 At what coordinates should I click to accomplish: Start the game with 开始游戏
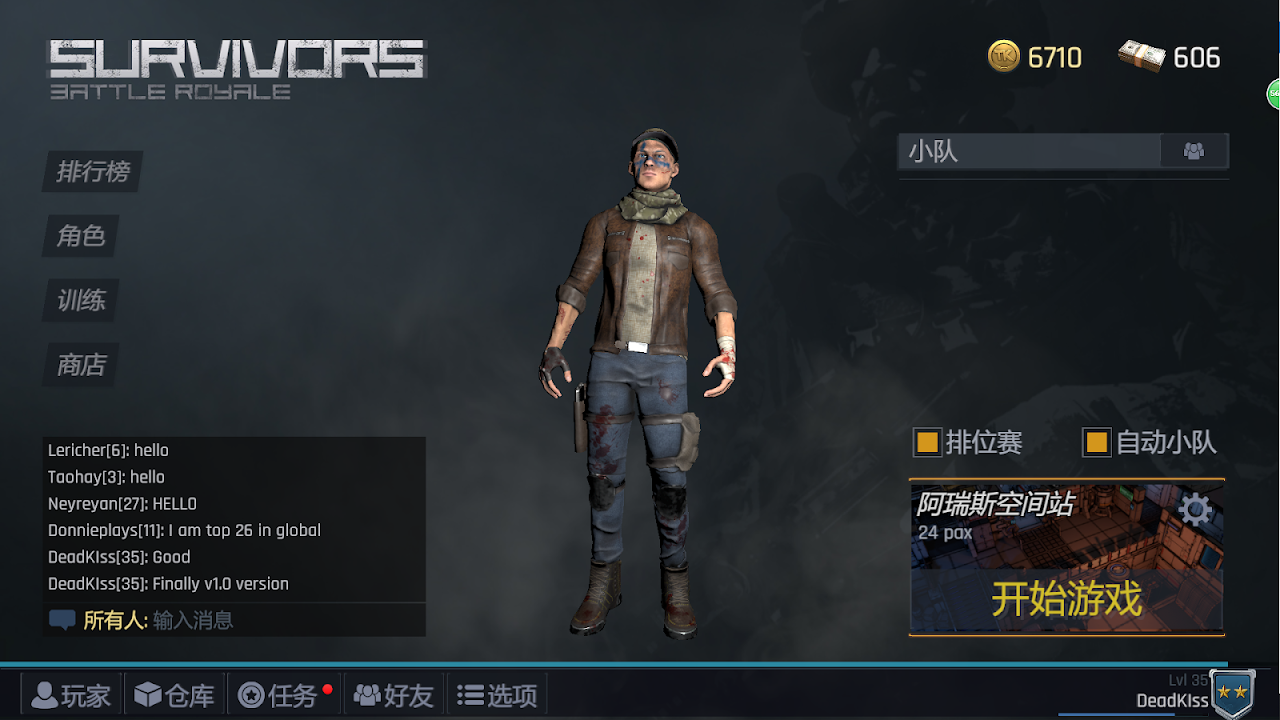click(x=1066, y=599)
